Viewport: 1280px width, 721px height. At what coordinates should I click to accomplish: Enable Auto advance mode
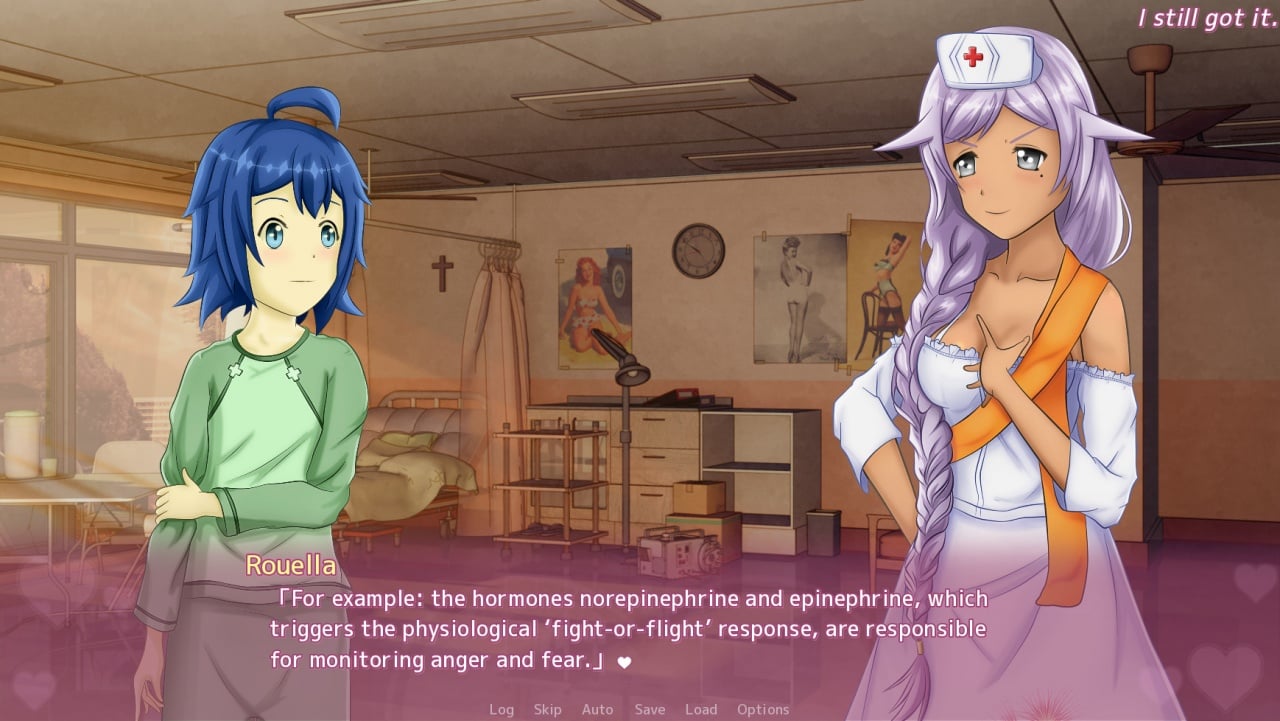coord(597,709)
